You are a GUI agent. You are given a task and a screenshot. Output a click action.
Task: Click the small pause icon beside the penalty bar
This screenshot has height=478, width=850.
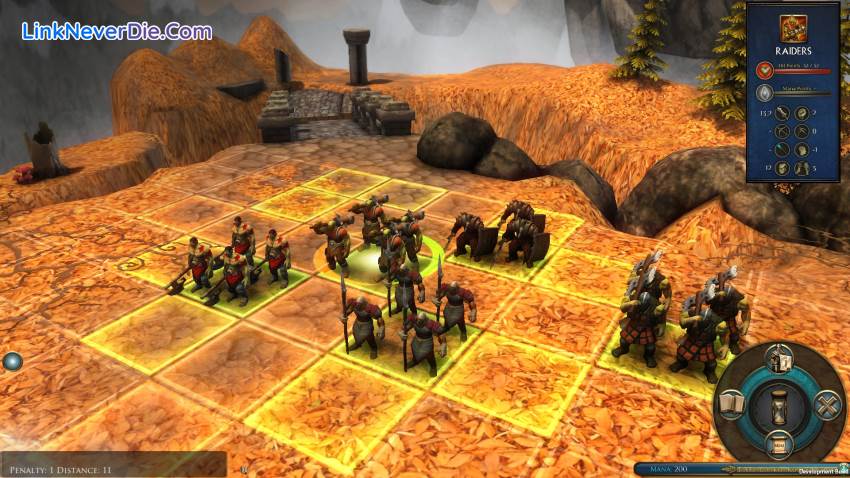point(242,467)
